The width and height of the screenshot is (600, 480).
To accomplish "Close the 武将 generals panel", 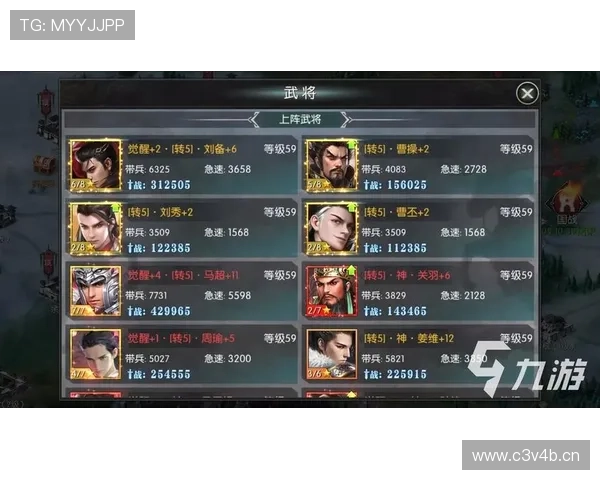I will (x=527, y=93).
